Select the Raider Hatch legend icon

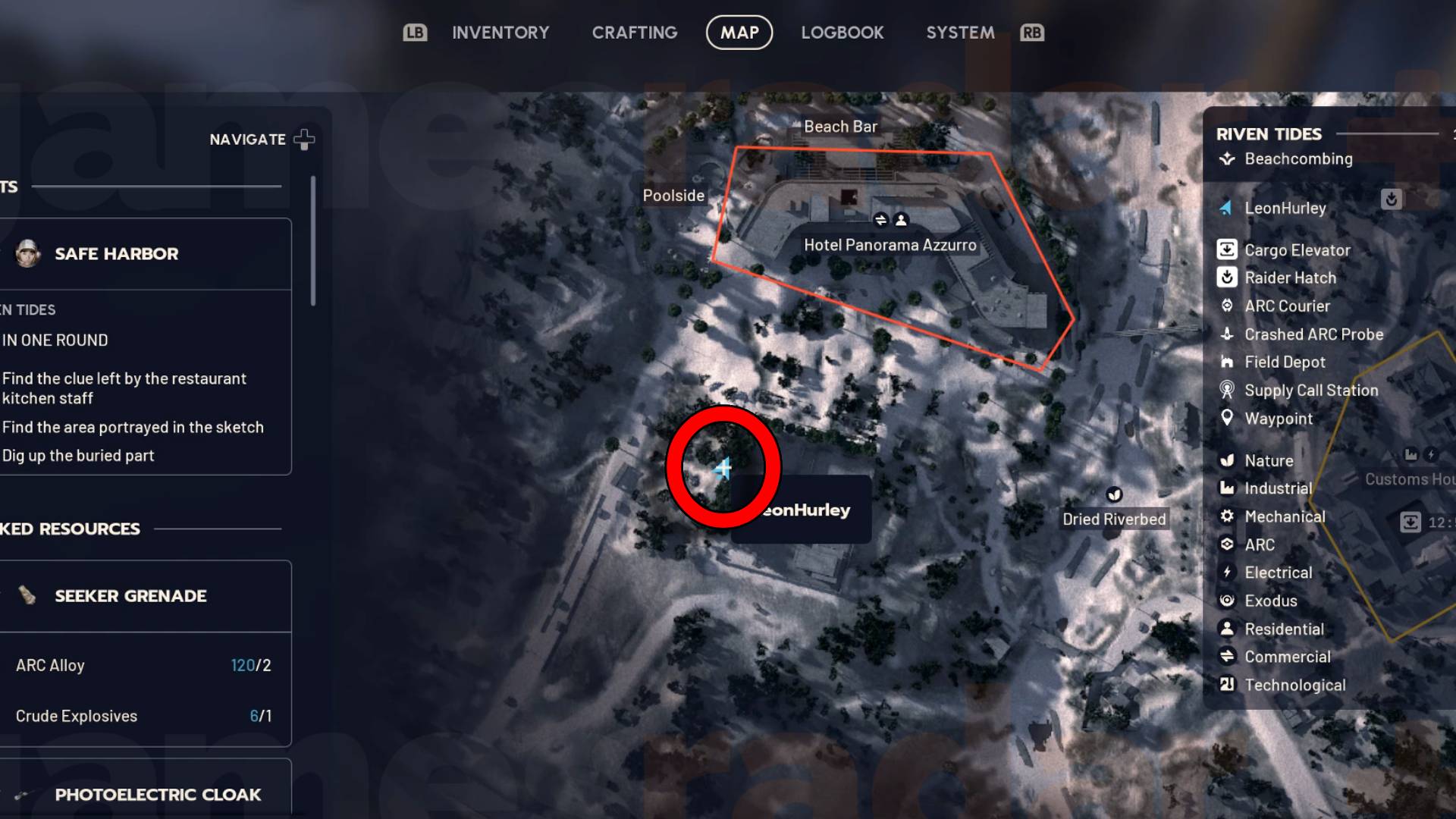[1228, 278]
